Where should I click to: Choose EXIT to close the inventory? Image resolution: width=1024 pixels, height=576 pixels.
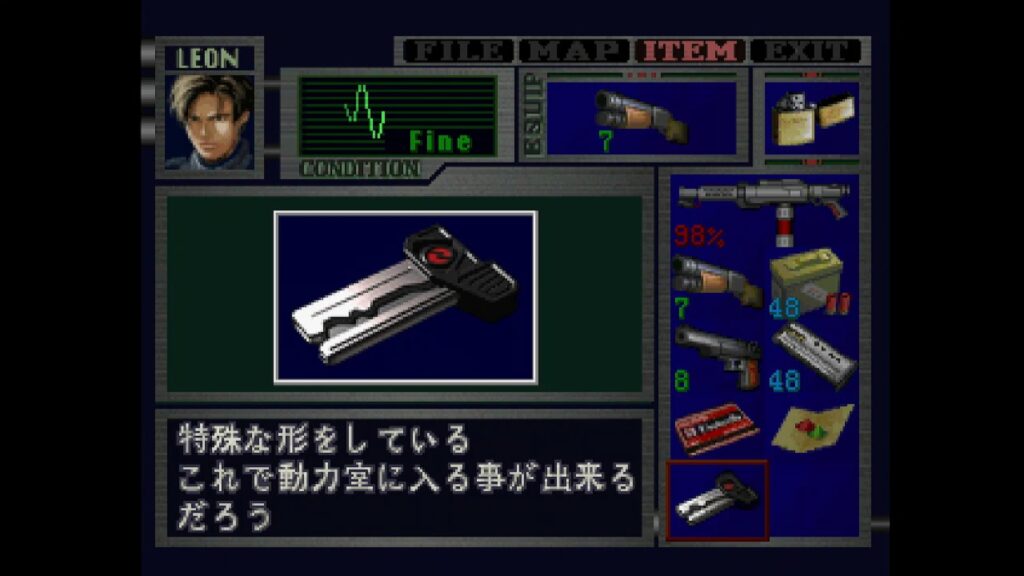pyautogui.click(x=806, y=51)
